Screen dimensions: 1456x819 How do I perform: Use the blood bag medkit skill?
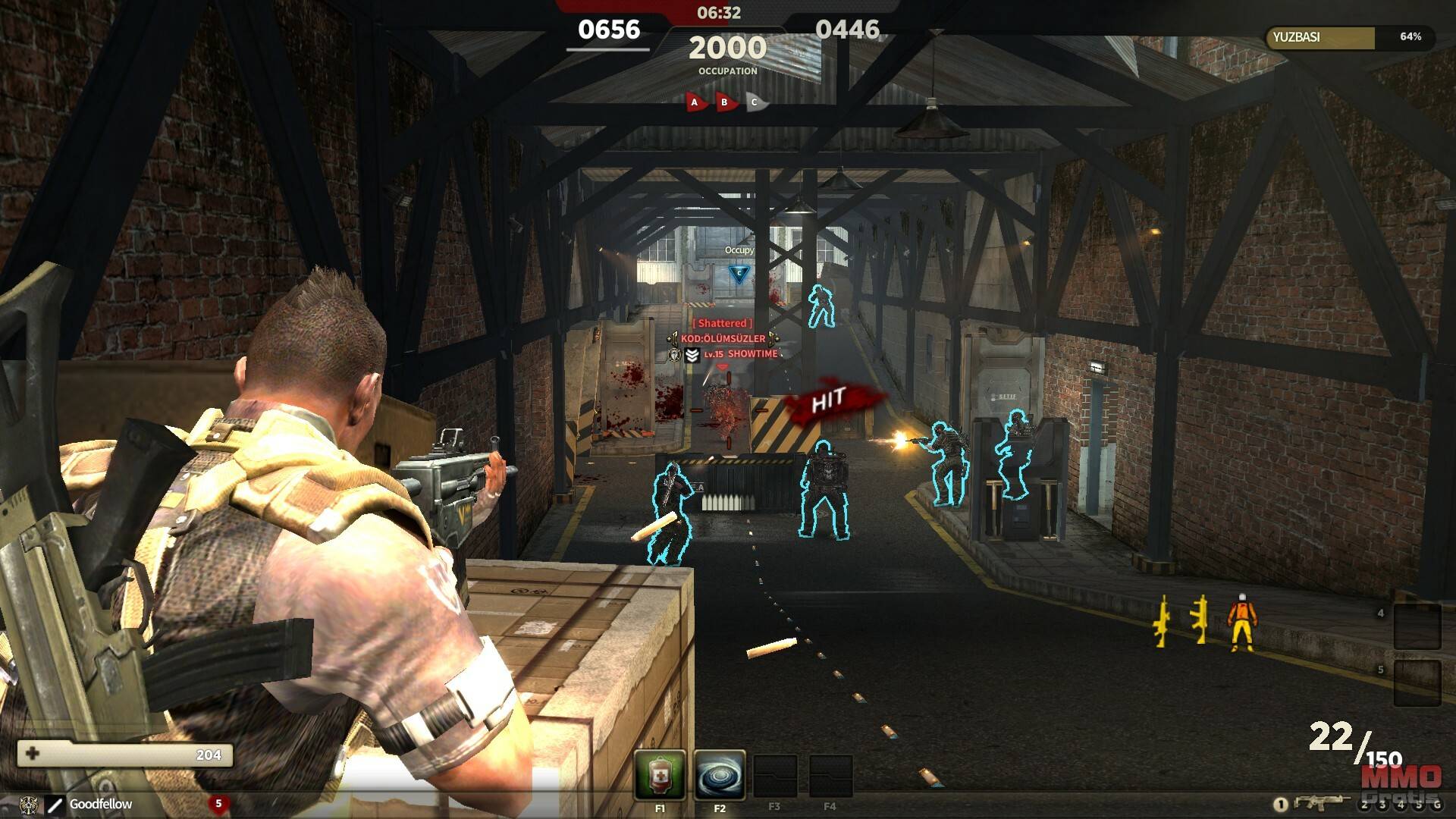tap(660, 774)
